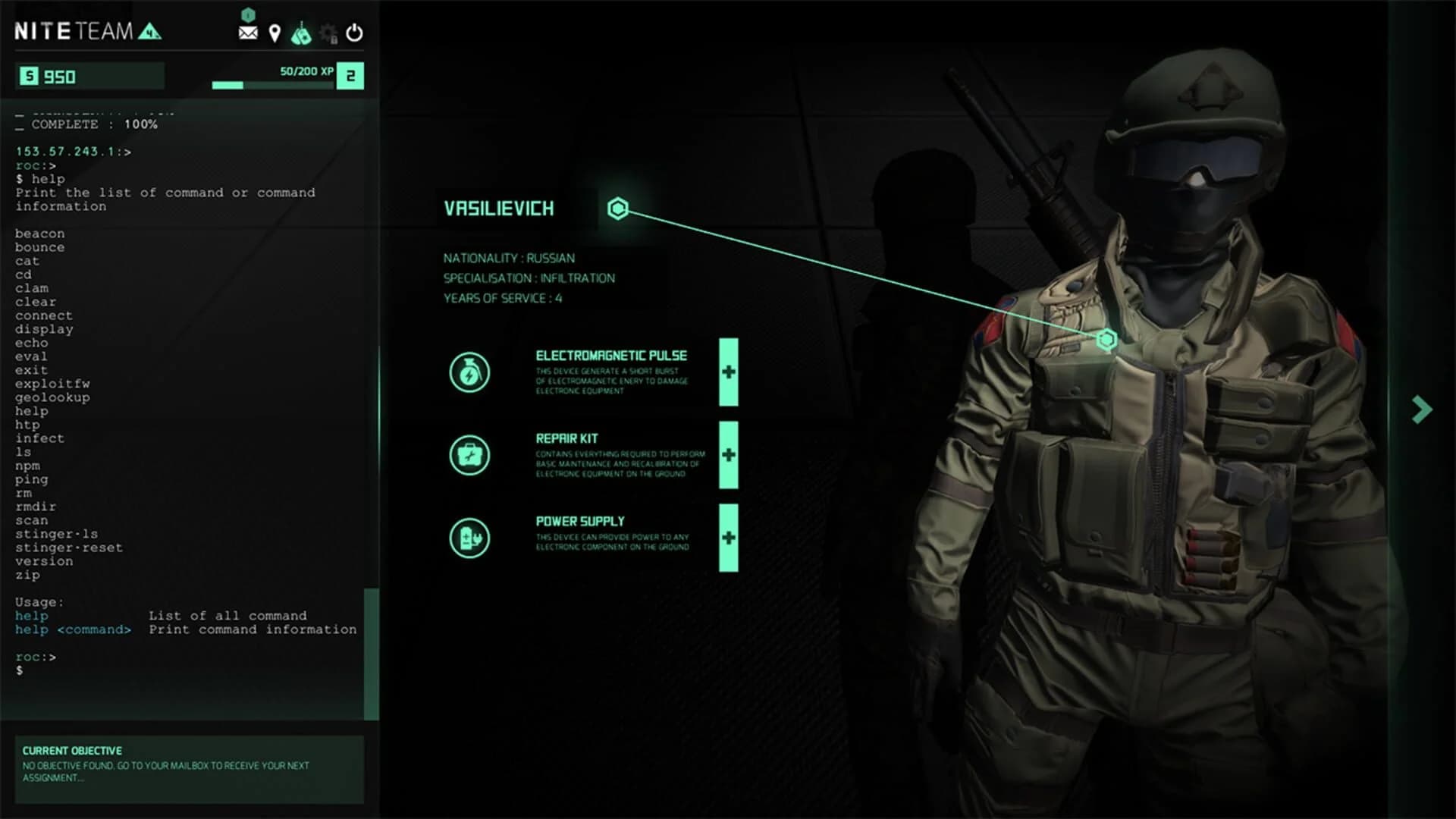Click the plus button next to Repair Kit

pos(727,455)
